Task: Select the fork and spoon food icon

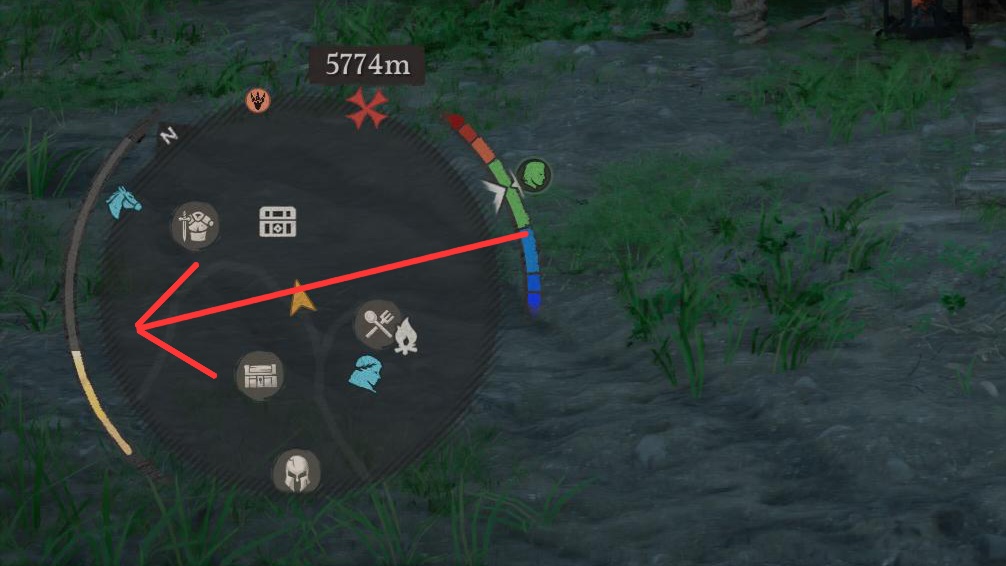Action: click(x=377, y=322)
